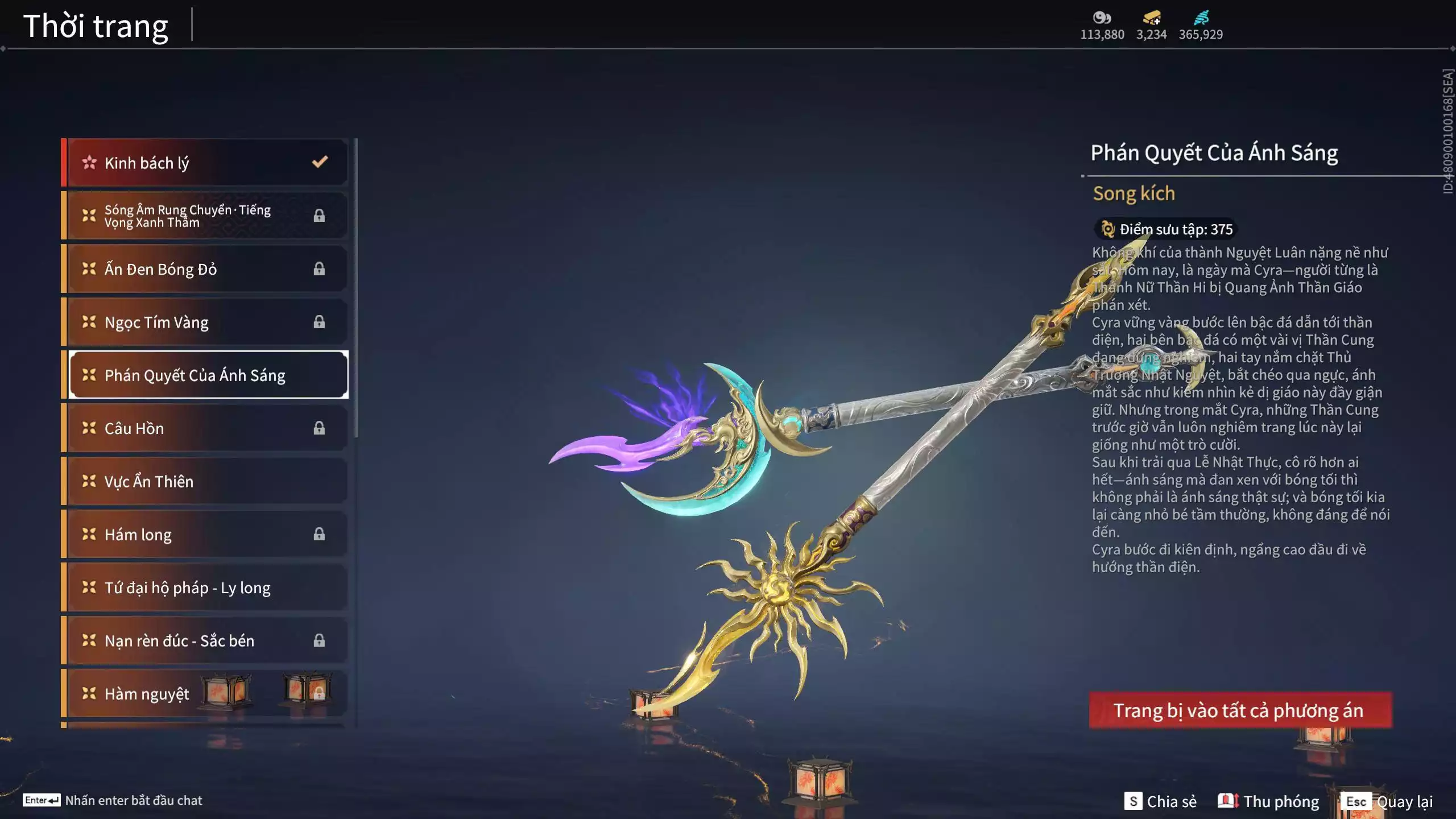Click the silver coin currency icon
Image resolution: width=1456 pixels, height=819 pixels.
[1102, 18]
